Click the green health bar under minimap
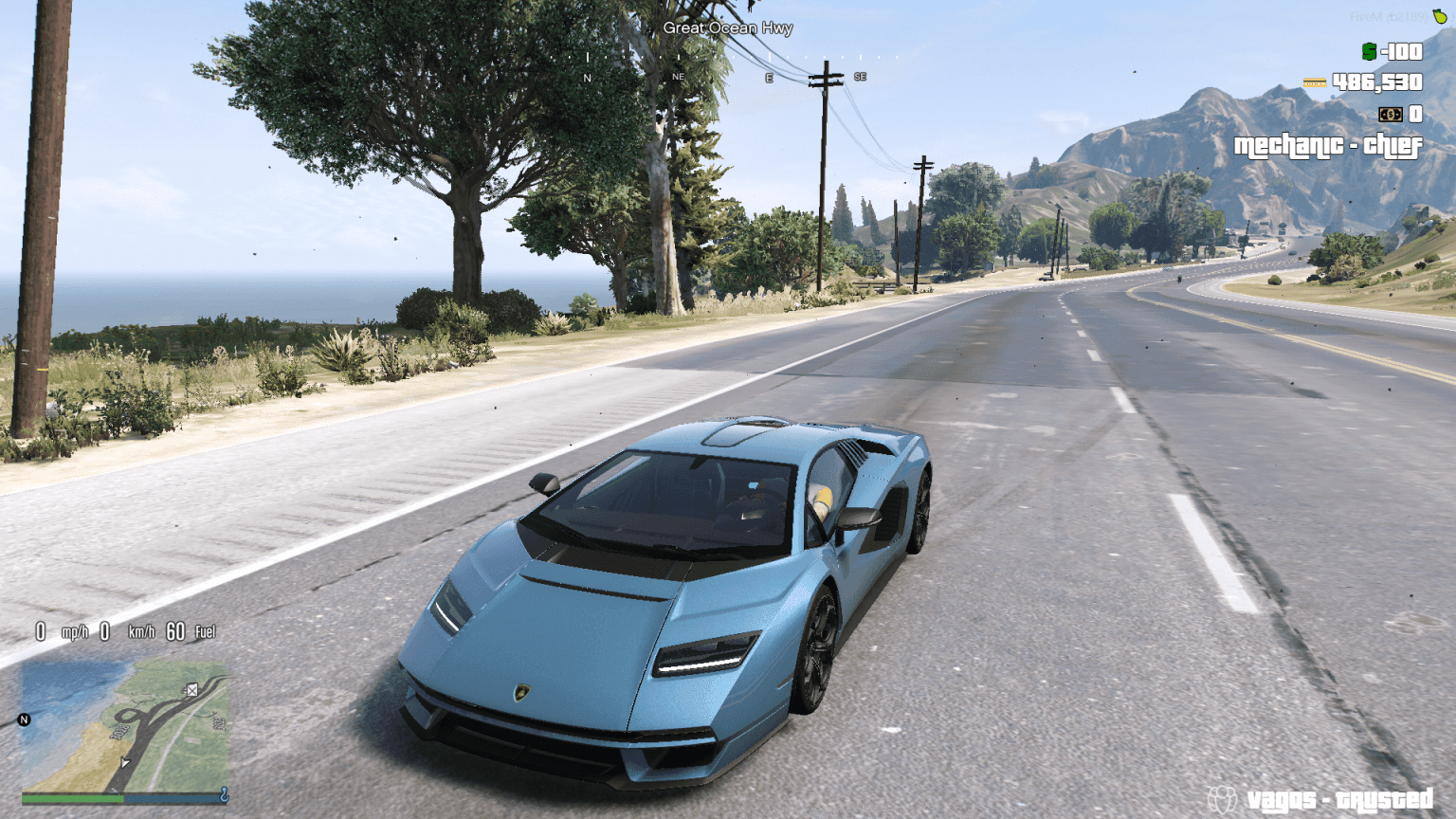The height and width of the screenshot is (819, 1456). (71, 798)
